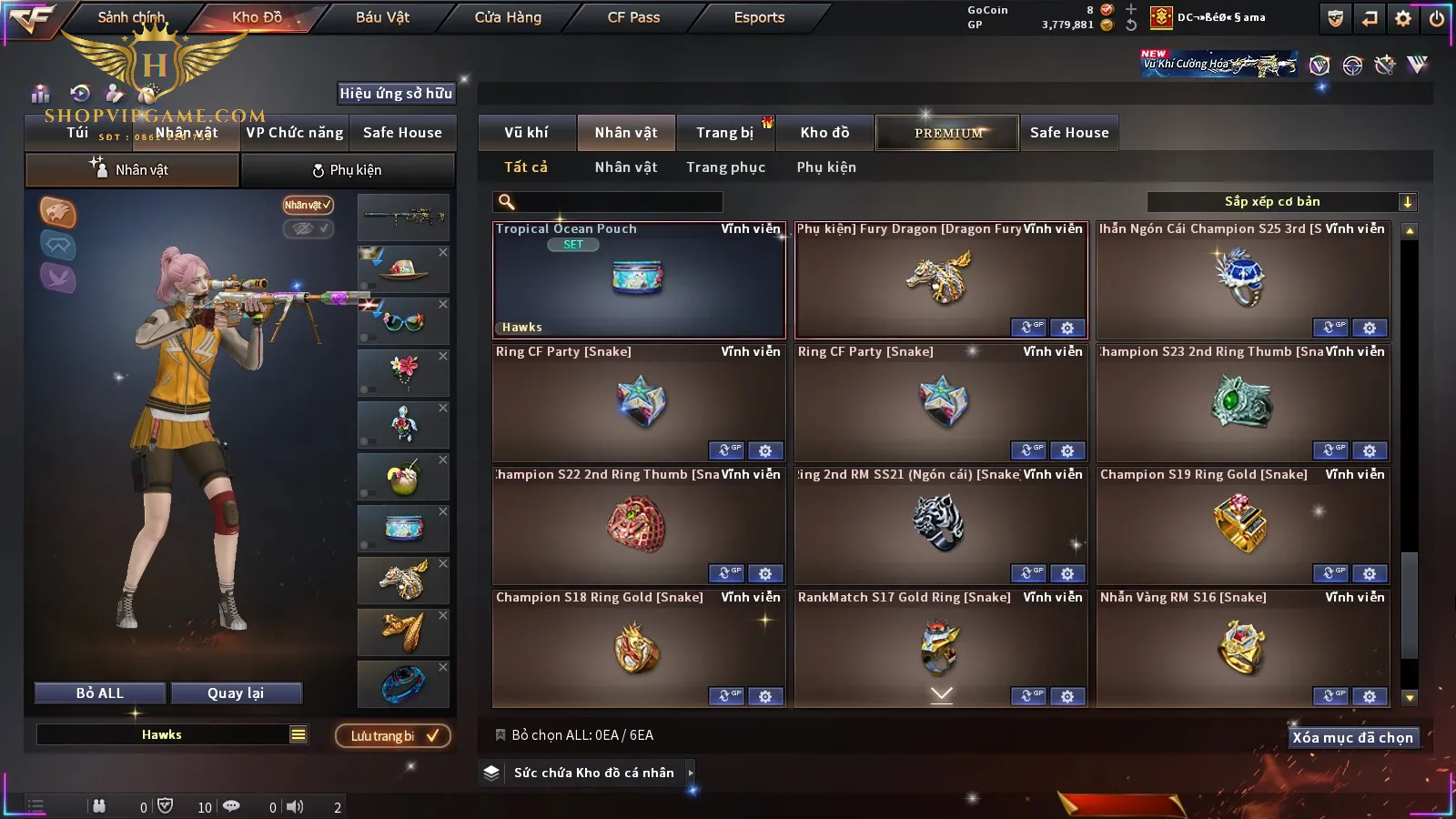Open the PREMIUM tab
Image resolution: width=1456 pixels, height=819 pixels.
[x=947, y=133]
